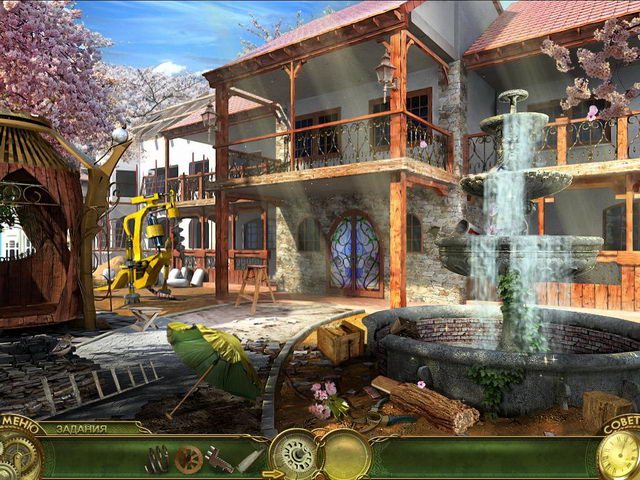This screenshot has height=480, width=640.
Task: Select the coiled spring inventory item
Action: click(157, 459)
